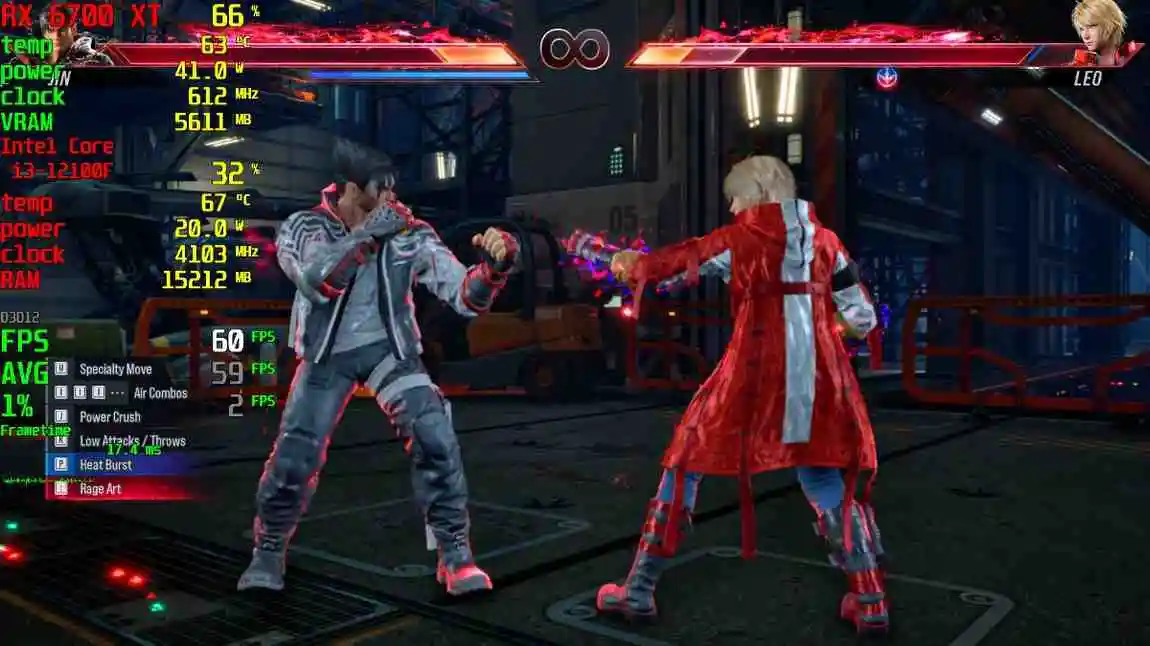Trigger the red Rage Art entry
The width and height of the screenshot is (1150, 646).
pyautogui.click(x=100, y=489)
